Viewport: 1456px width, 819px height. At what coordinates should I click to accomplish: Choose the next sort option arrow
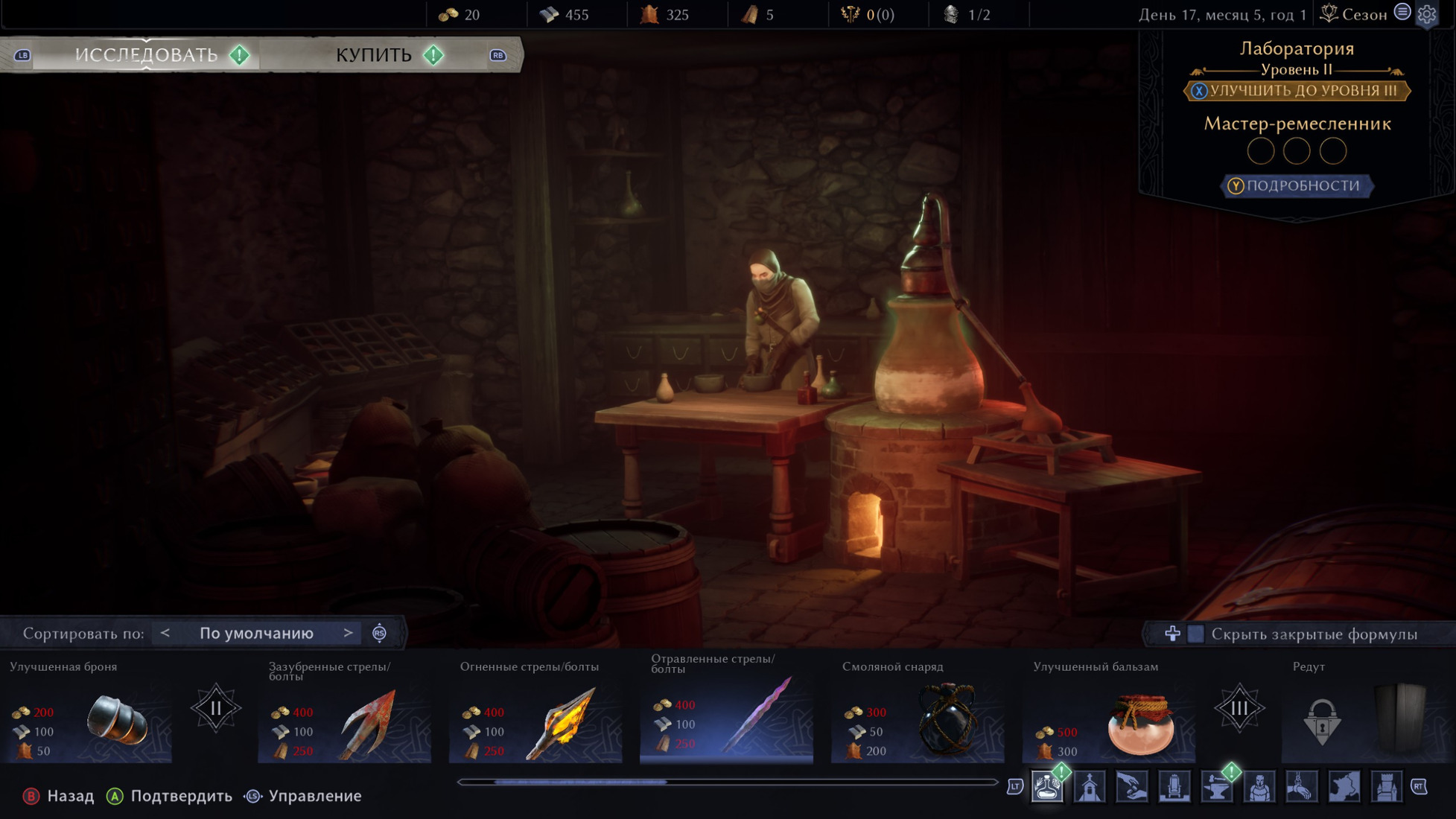pos(348,633)
